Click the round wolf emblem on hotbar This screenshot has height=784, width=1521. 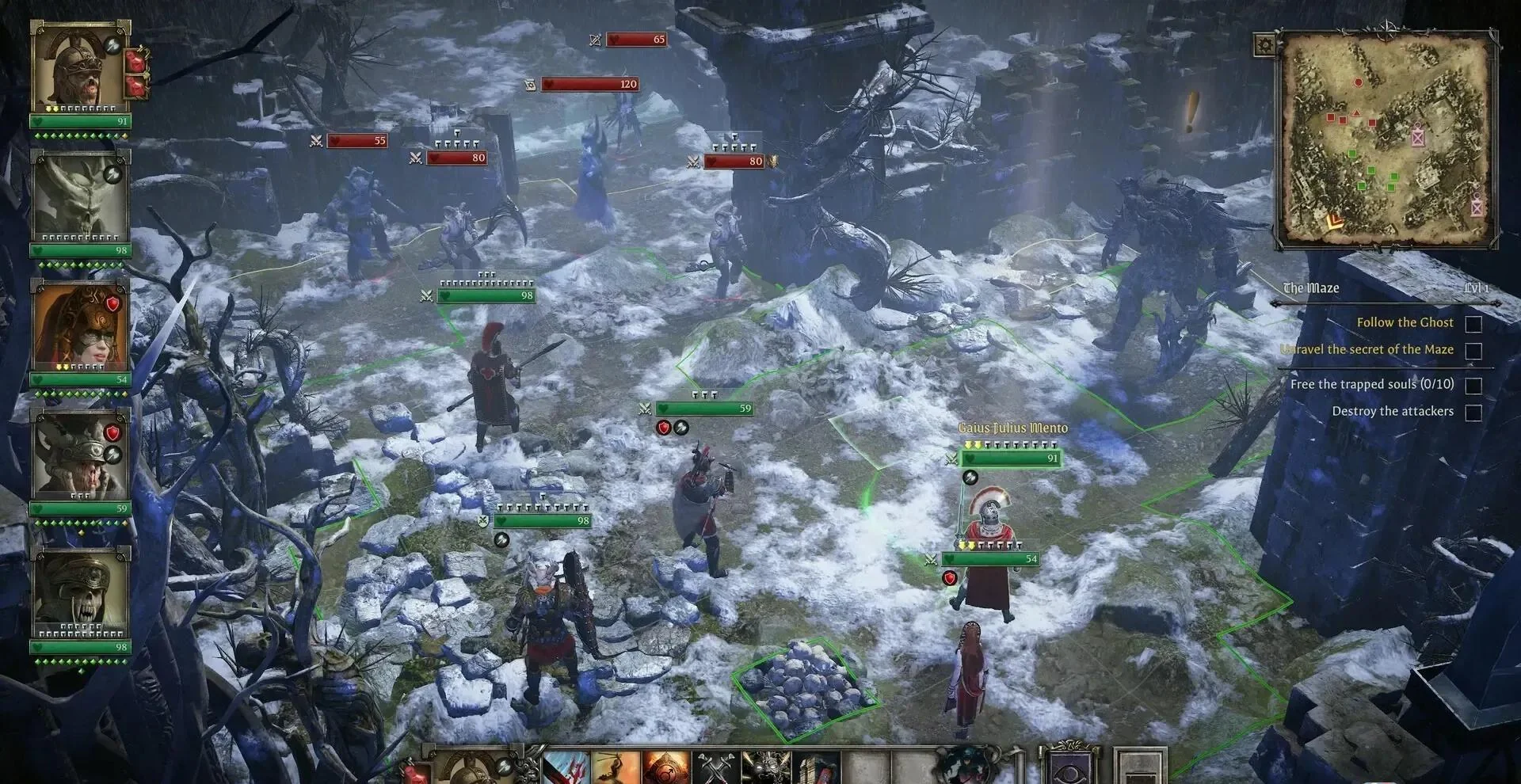click(963, 765)
